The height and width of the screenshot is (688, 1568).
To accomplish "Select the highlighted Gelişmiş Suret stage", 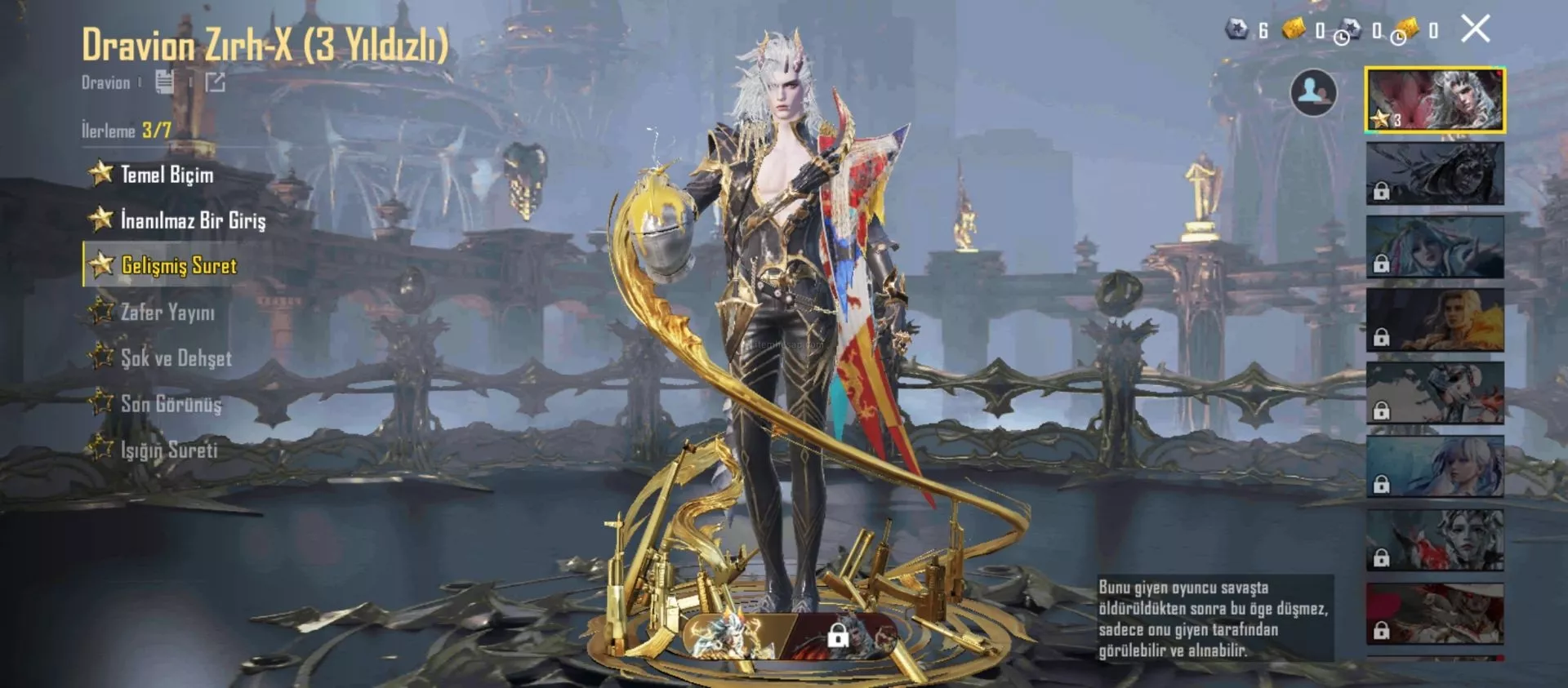I will pyautogui.click(x=179, y=265).
